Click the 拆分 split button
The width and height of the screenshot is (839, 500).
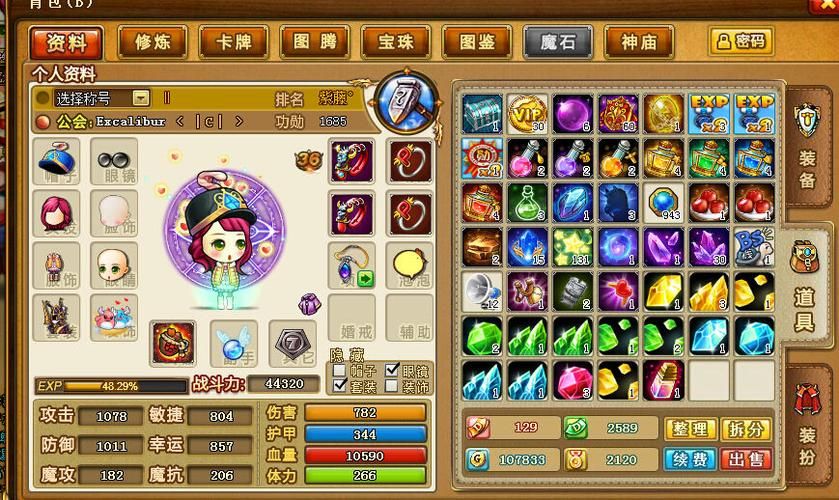tap(746, 428)
